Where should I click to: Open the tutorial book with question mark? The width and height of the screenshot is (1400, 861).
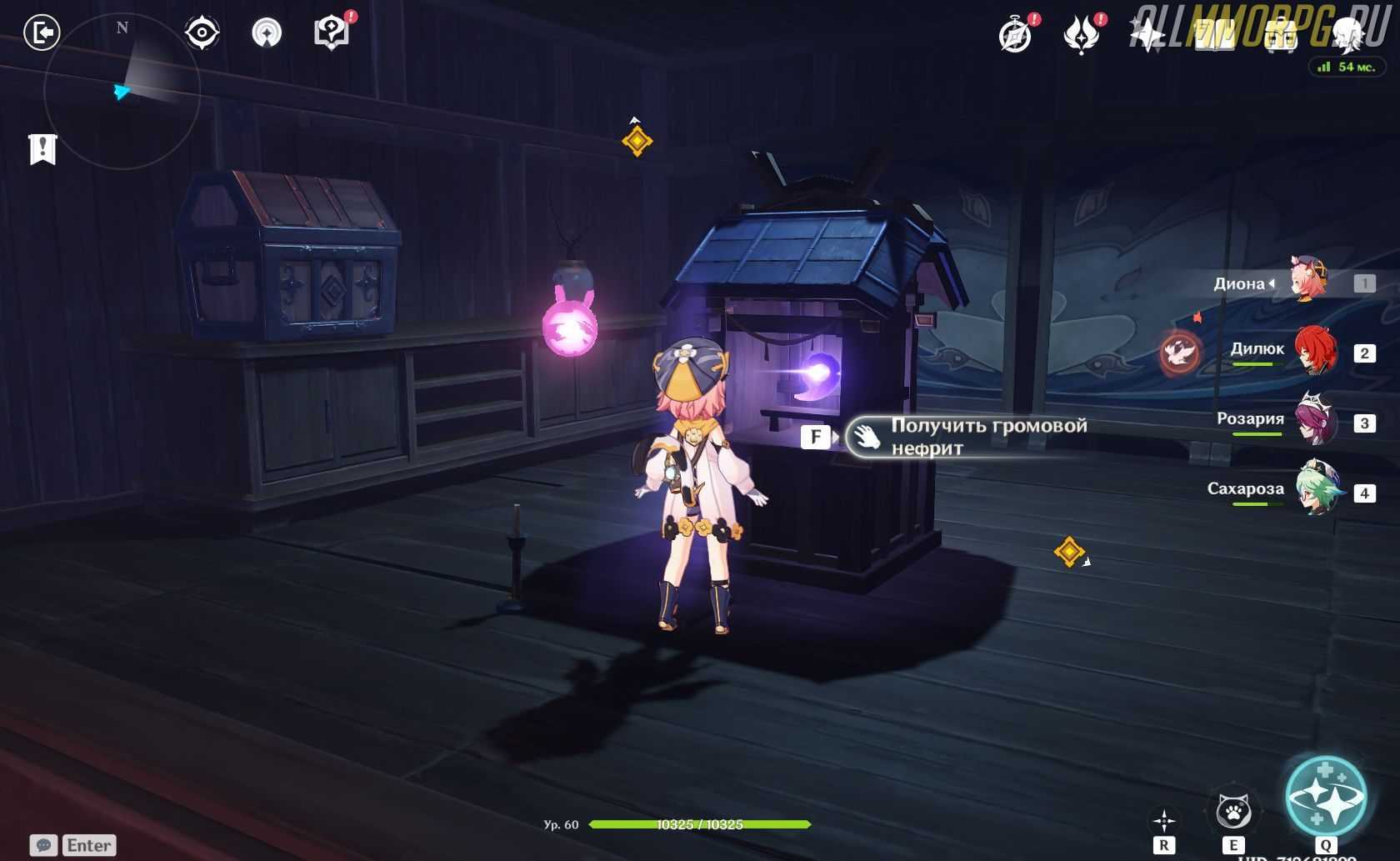point(332,33)
